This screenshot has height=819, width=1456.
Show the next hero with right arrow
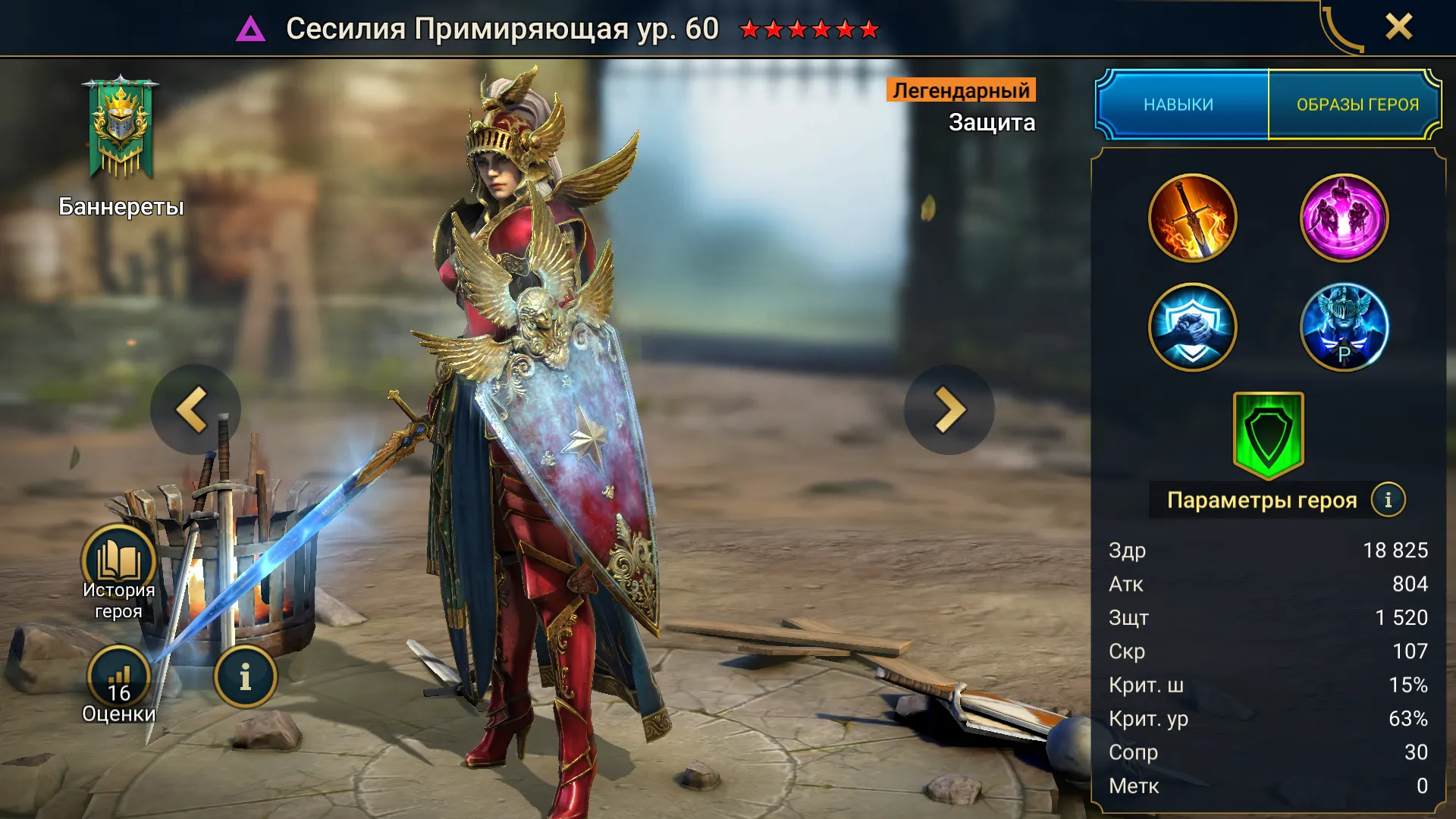tap(949, 409)
